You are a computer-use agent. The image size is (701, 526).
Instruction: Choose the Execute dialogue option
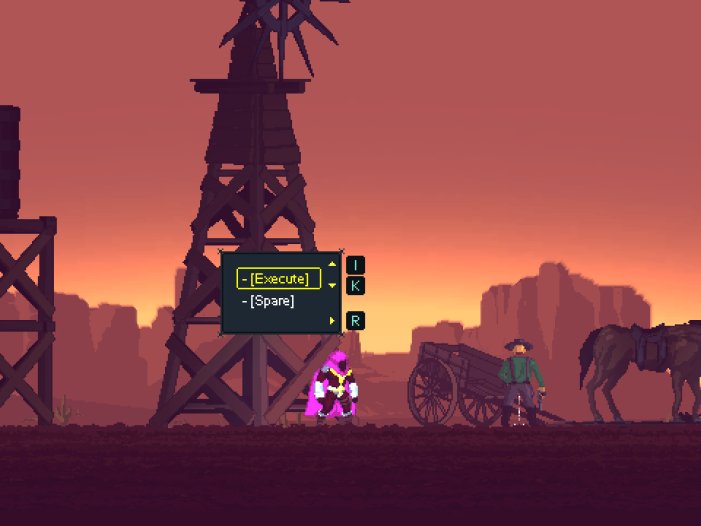point(279,278)
